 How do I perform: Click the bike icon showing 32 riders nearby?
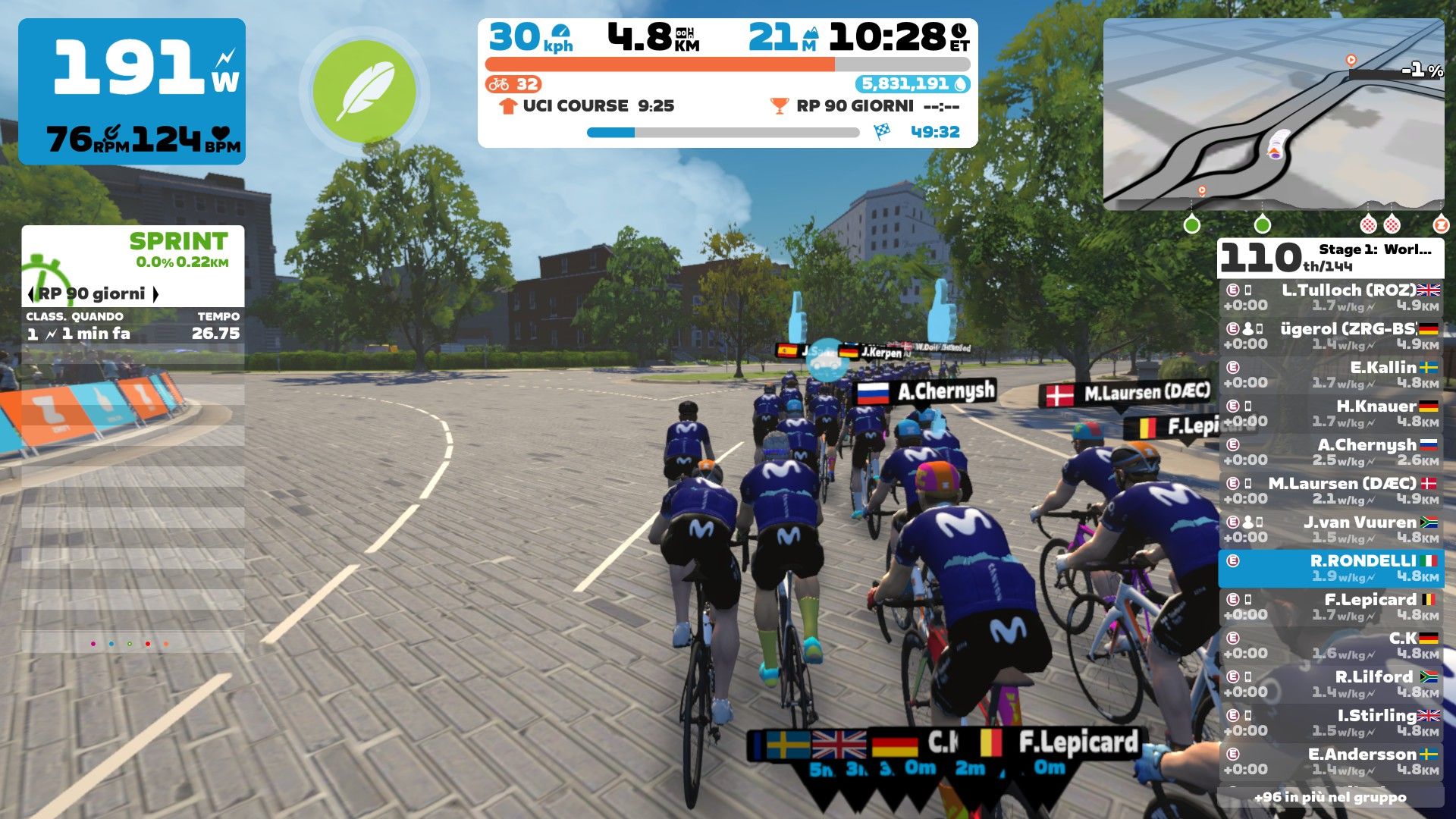coord(500,85)
